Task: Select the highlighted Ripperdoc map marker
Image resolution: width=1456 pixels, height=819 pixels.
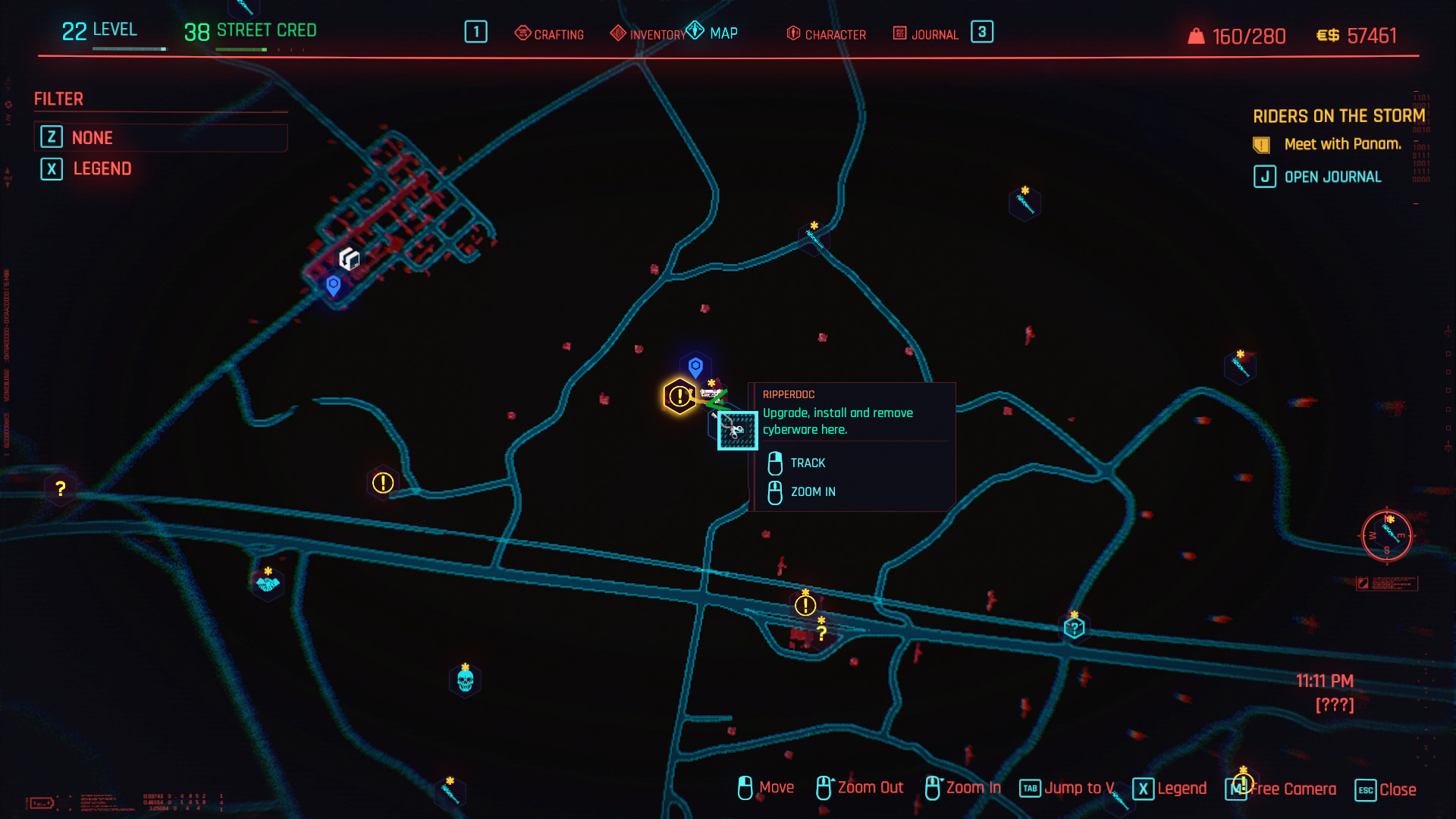Action: [x=737, y=430]
